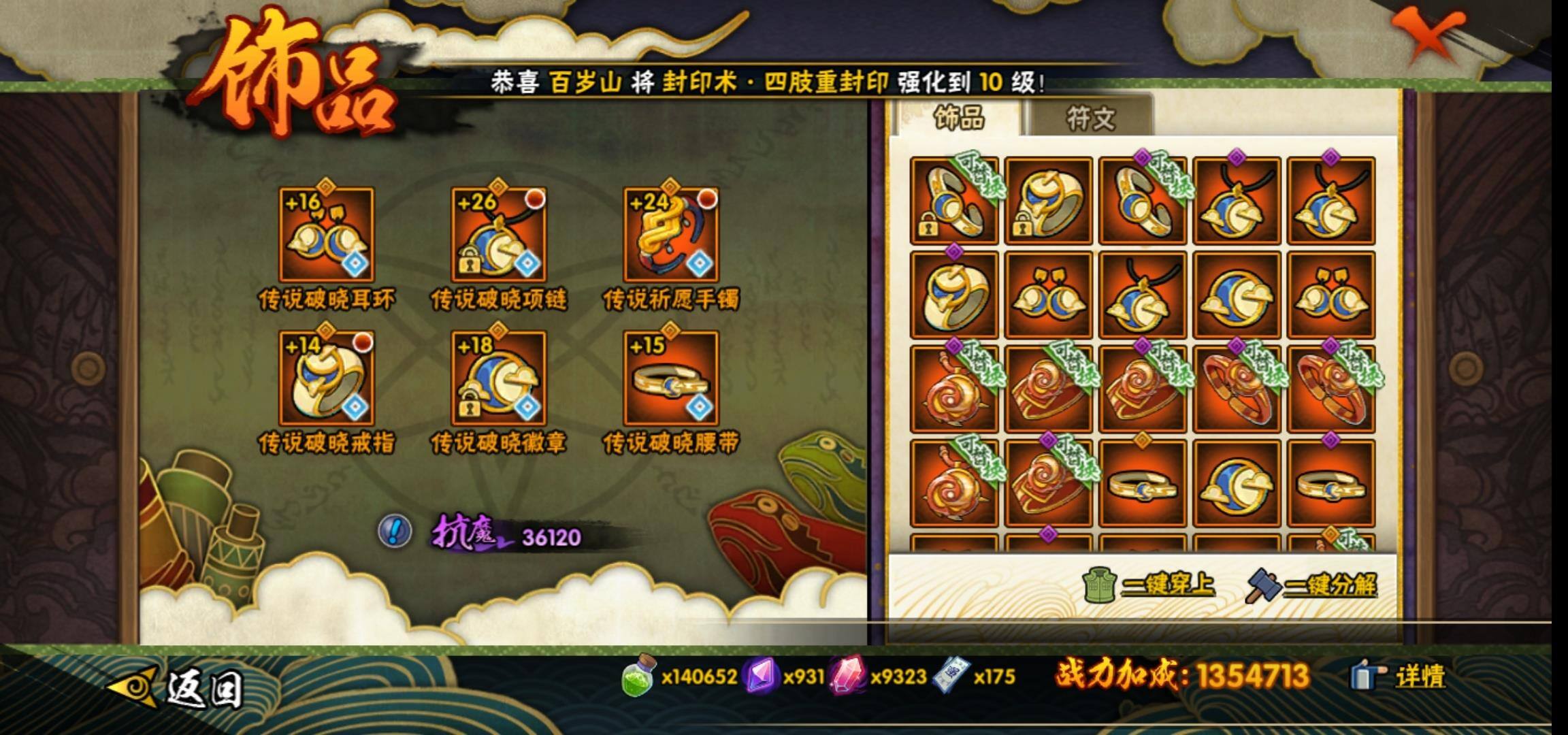Go back using the 返回 button
Image resolution: width=1568 pixels, height=735 pixels.
pos(178,687)
